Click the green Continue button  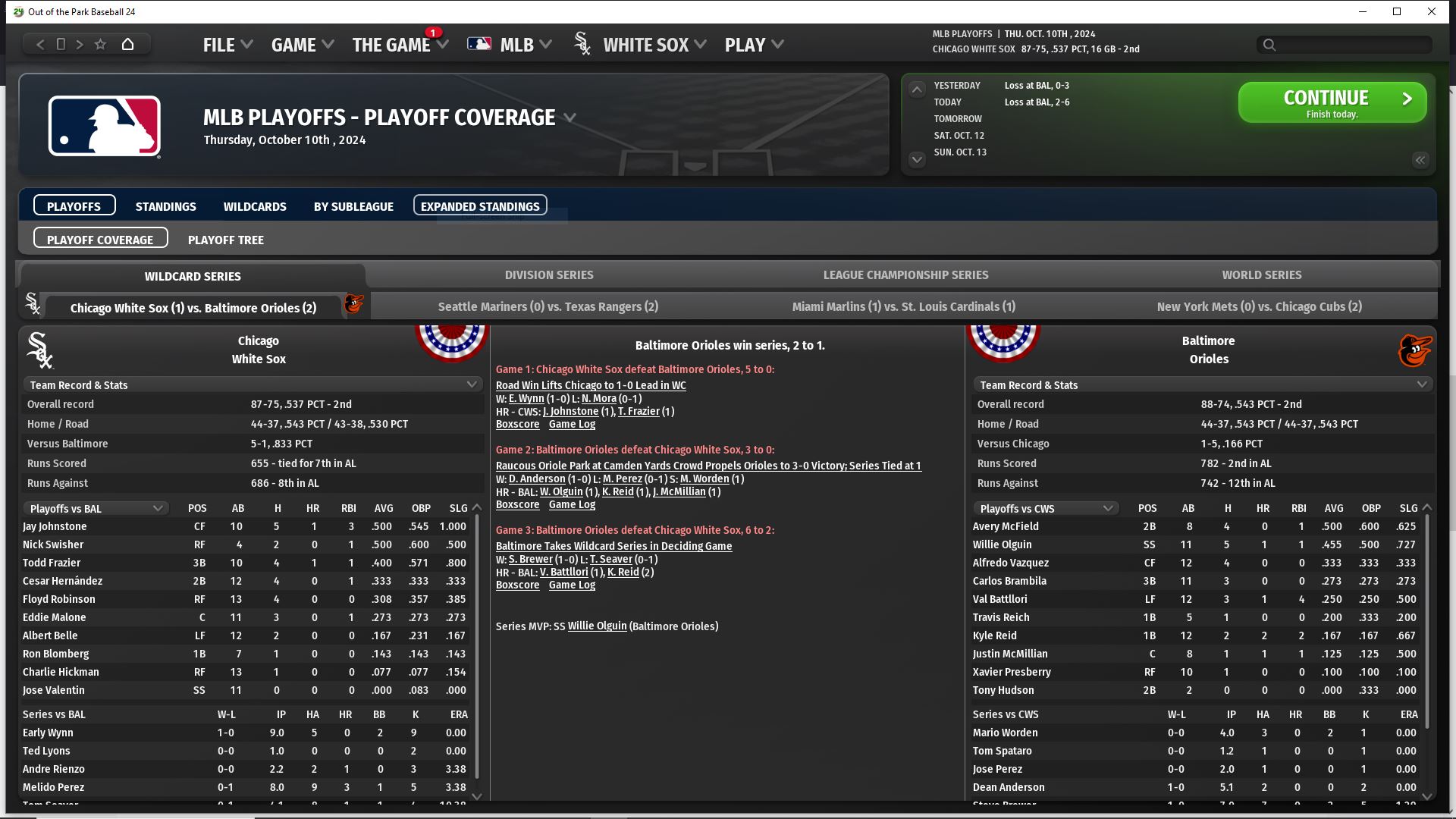1332,102
